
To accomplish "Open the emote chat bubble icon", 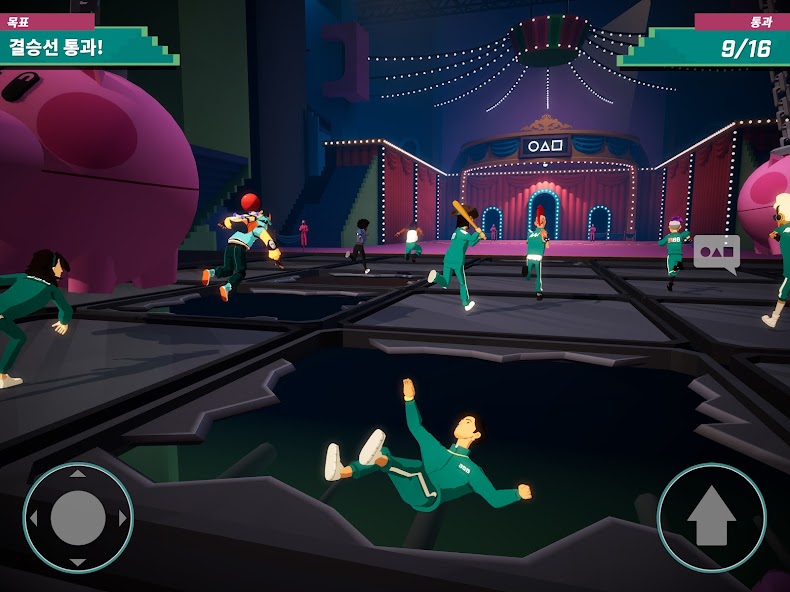I will [716, 253].
